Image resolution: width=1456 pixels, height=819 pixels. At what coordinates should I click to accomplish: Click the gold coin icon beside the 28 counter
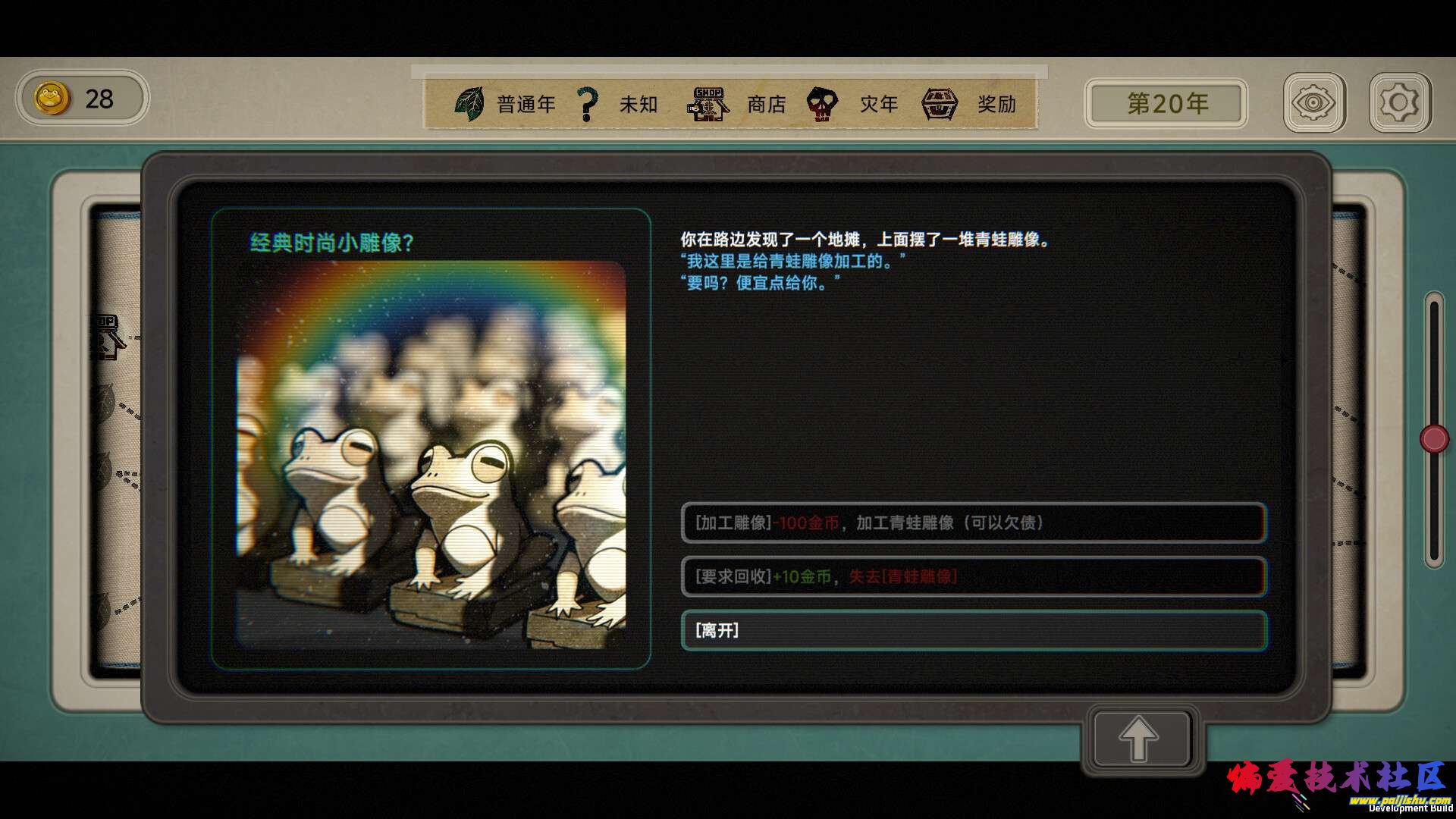tap(51, 98)
